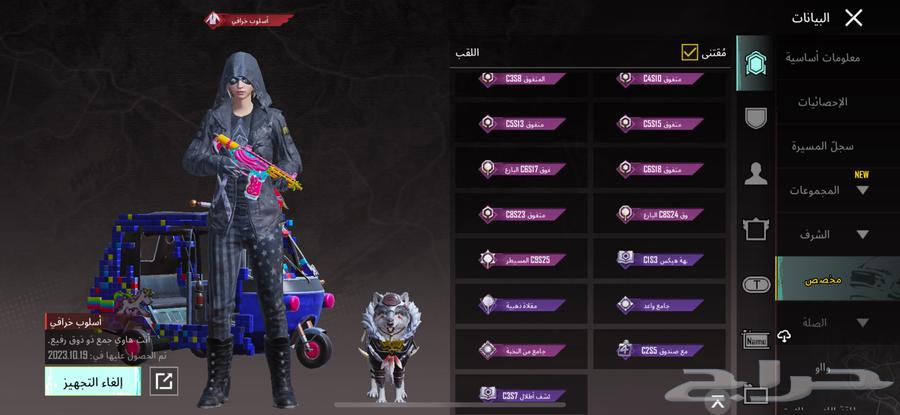Toggle the مُقتنى owned-only checkbox
The height and width of the screenshot is (415, 900).
tap(690, 52)
